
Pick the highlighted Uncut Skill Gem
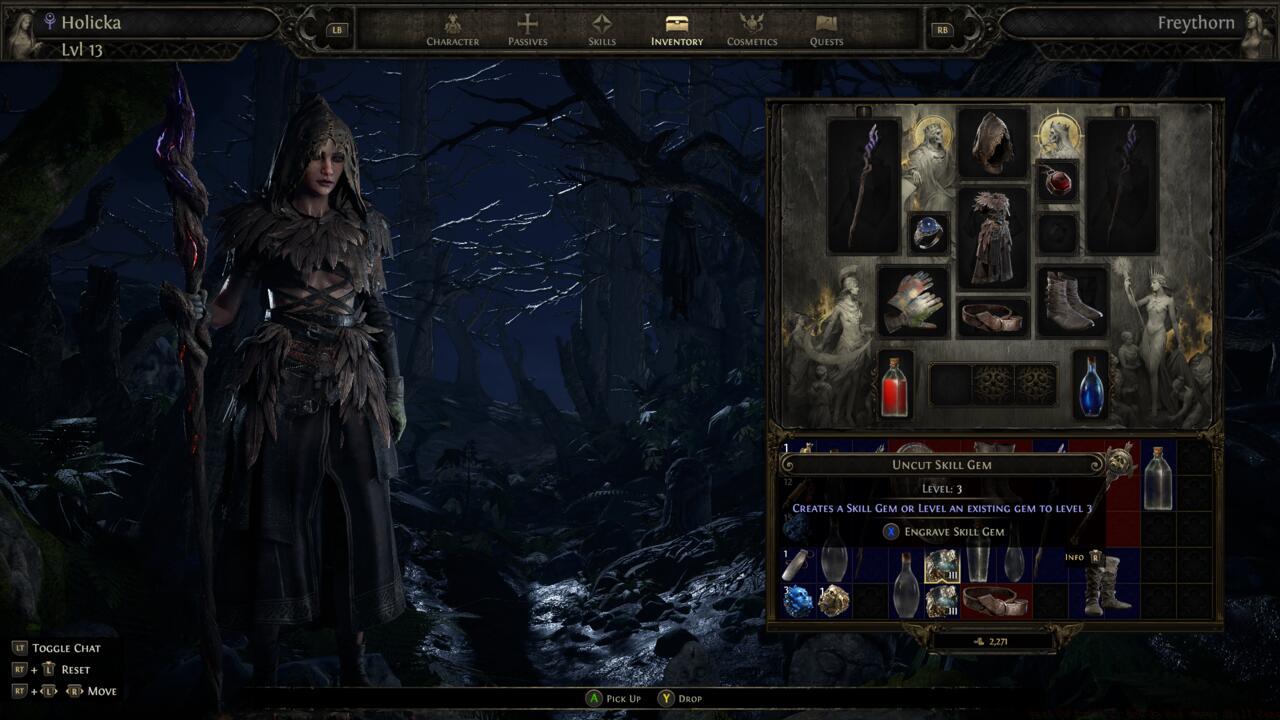click(x=942, y=566)
